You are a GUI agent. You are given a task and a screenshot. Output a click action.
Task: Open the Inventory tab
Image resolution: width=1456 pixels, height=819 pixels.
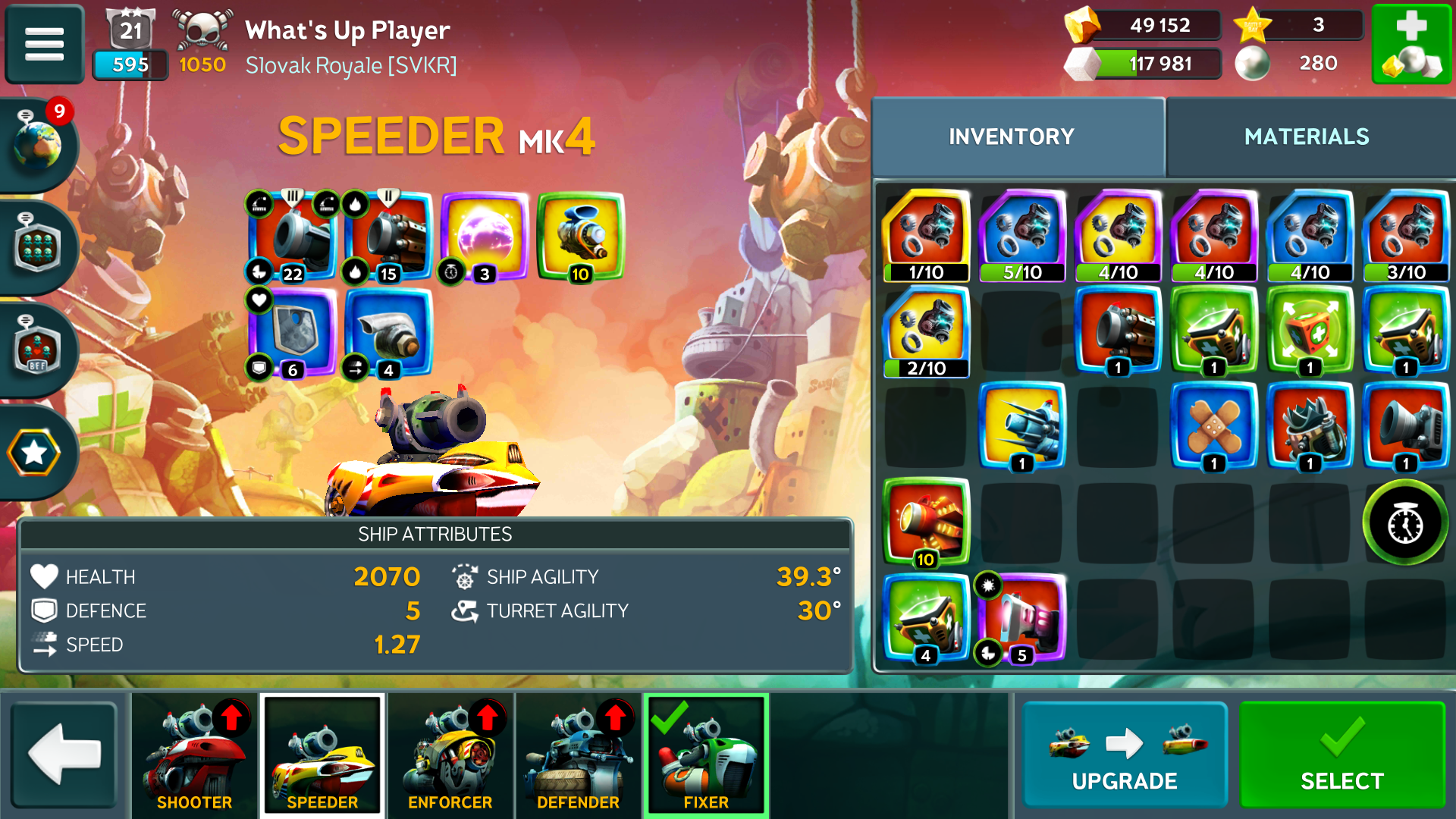point(1012,136)
